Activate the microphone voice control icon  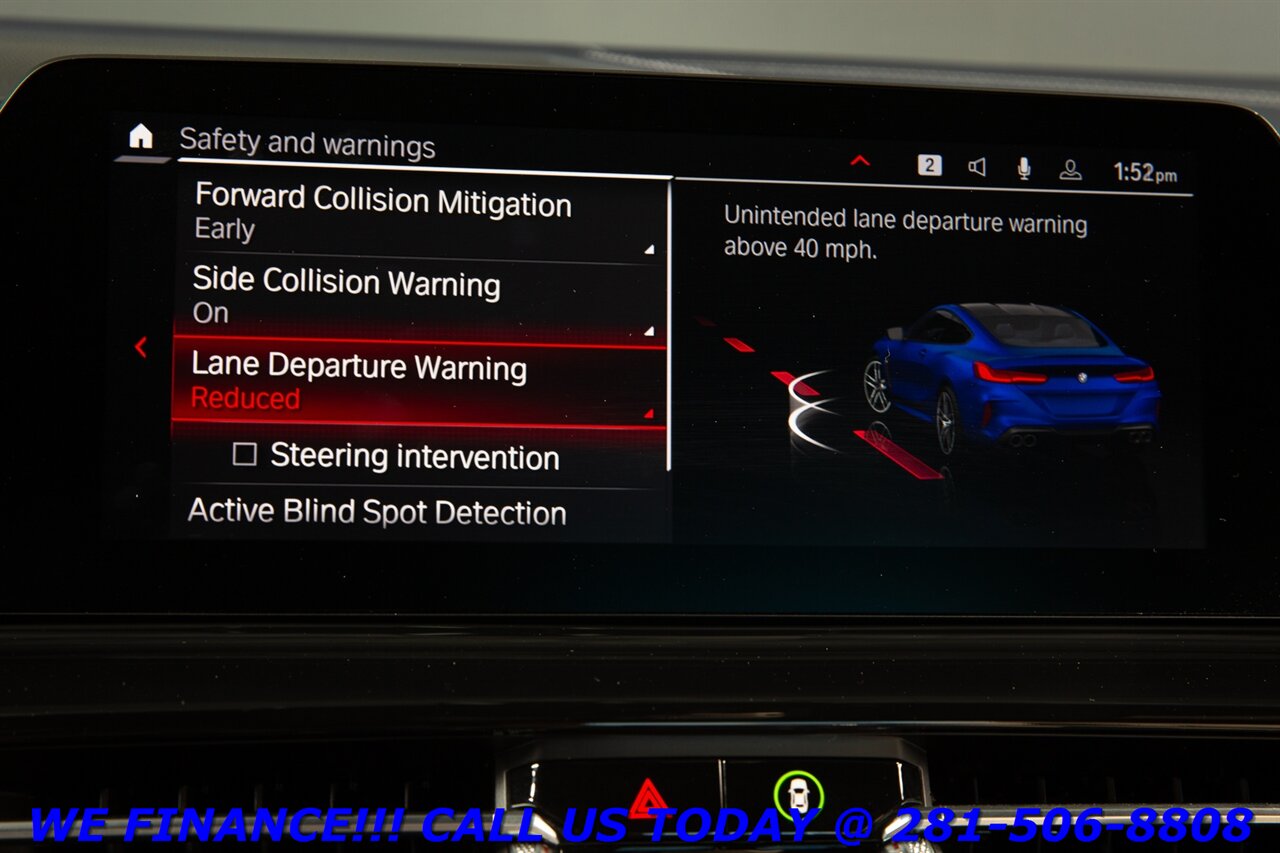coord(1023,166)
